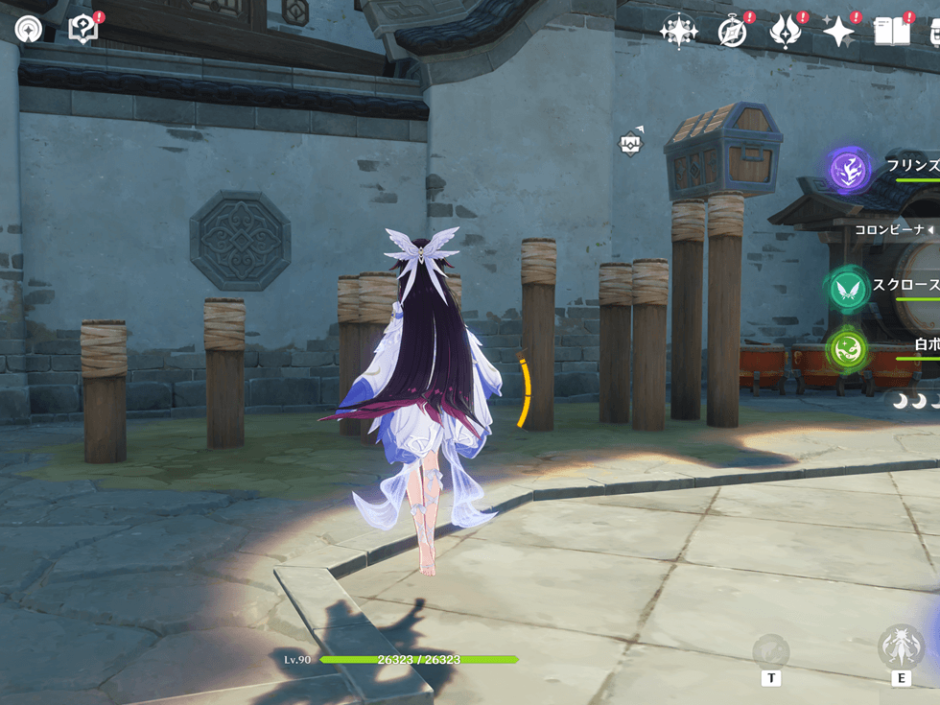Open the Events compass icon
The image size is (940, 705).
coord(732,32)
